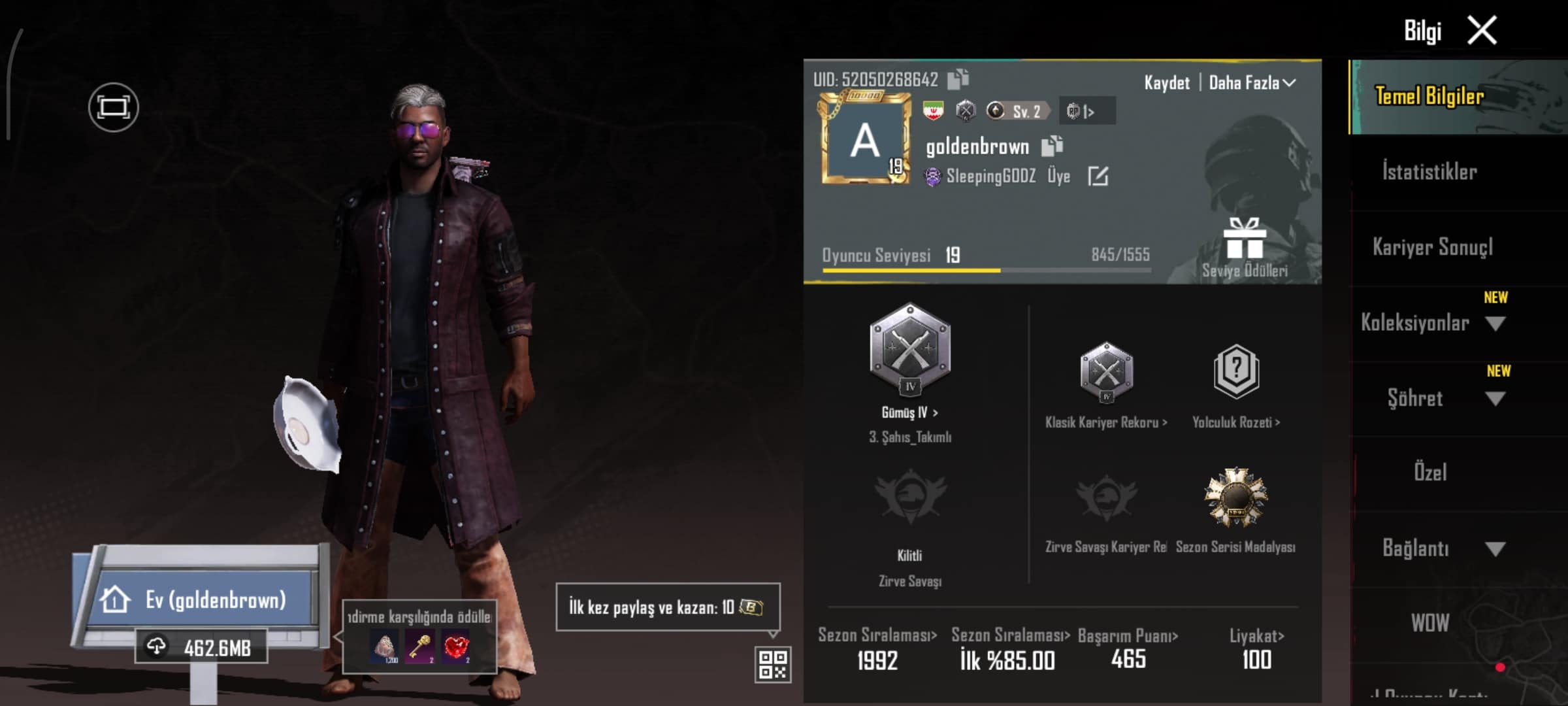Select the Özel tab
The height and width of the screenshot is (706, 1568).
pyautogui.click(x=1429, y=473)
